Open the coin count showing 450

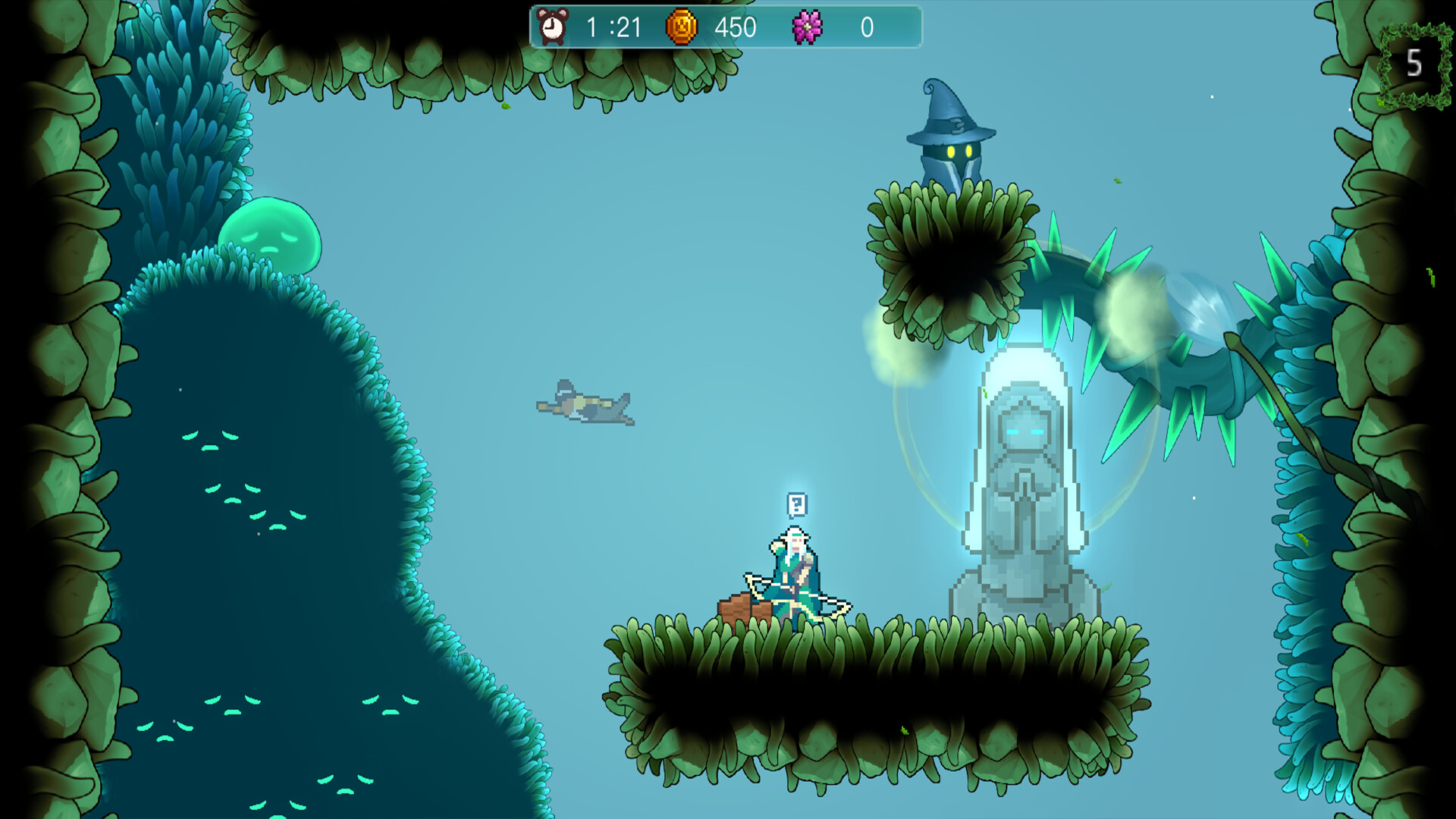(733, 28)
